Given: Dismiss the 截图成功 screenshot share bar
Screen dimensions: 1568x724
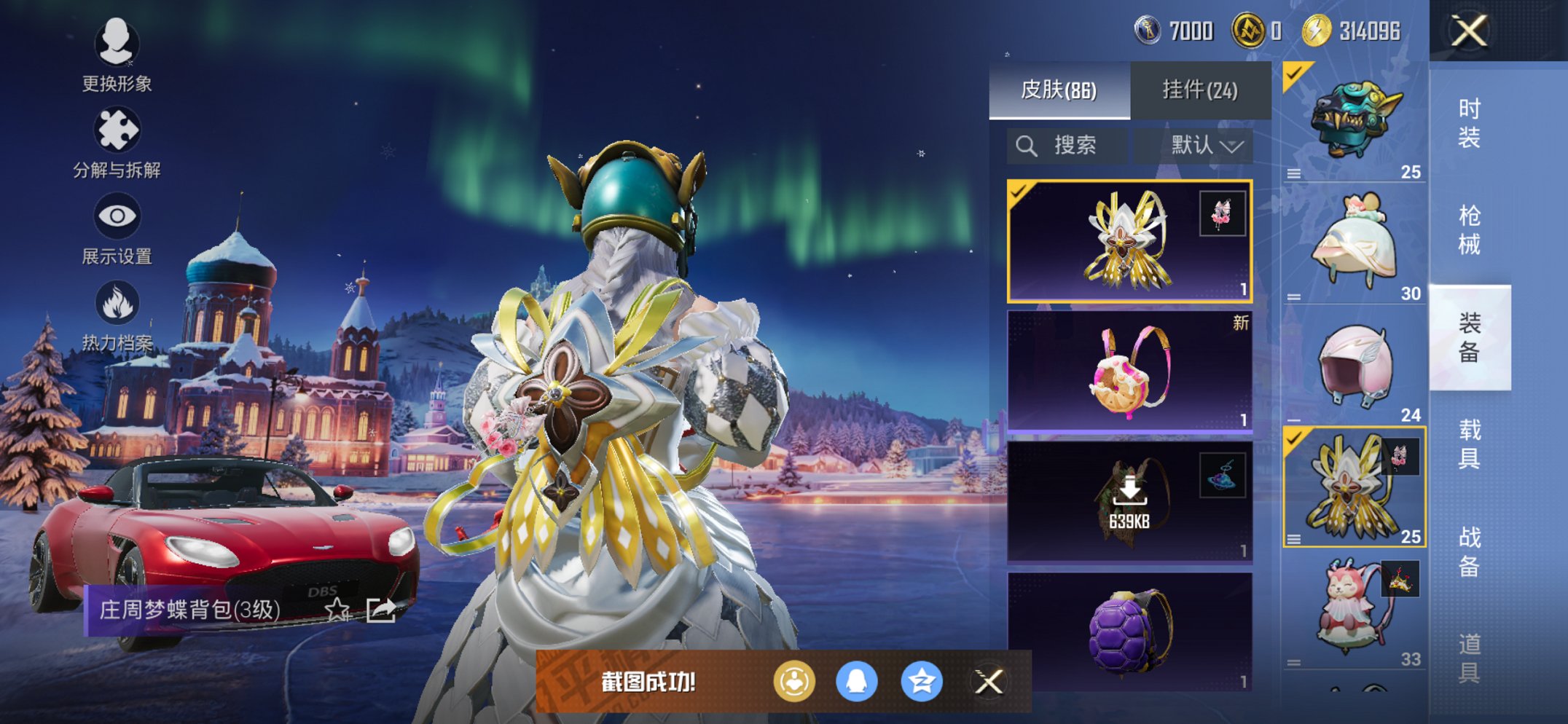Looking at the screenshot, I should 989,682.
